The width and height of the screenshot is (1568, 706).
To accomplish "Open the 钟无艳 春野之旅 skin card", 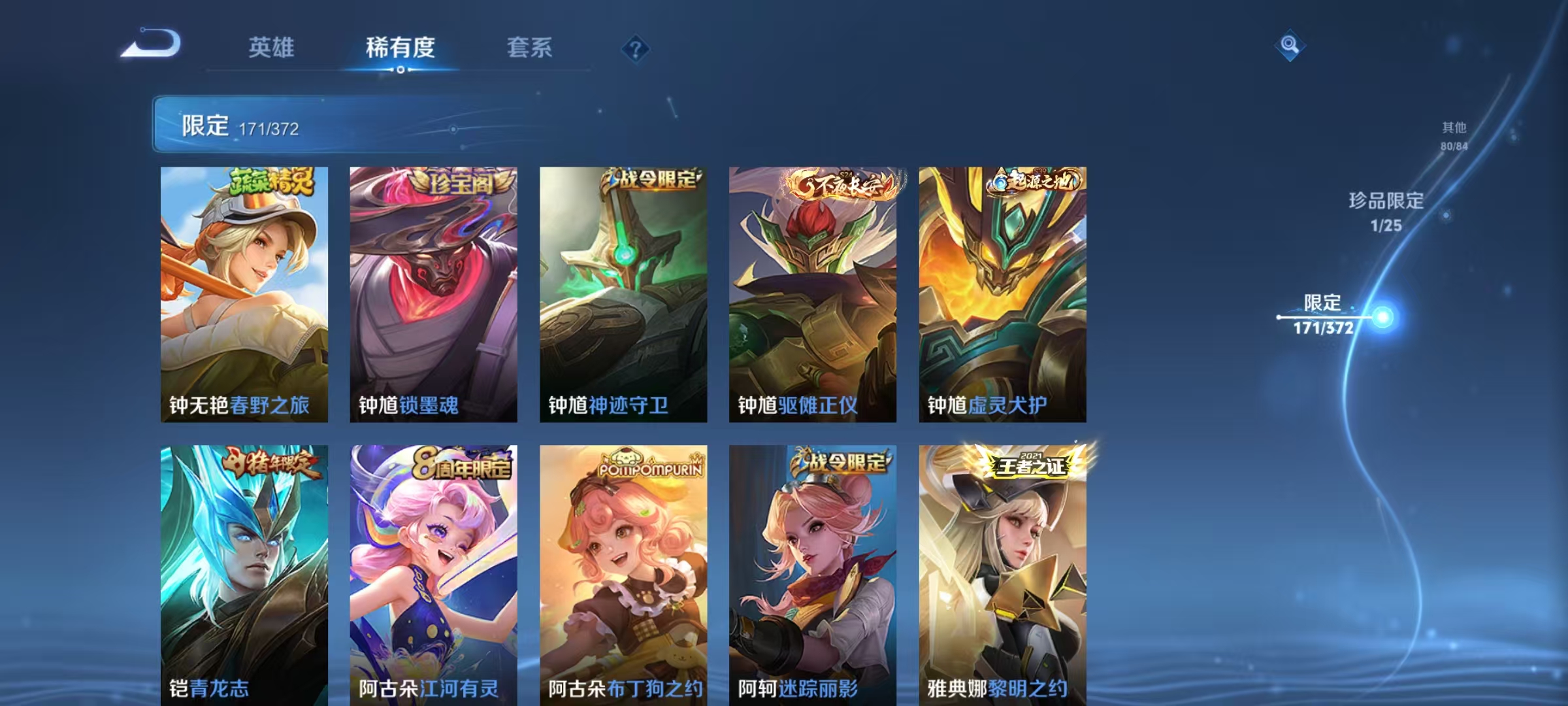I will click(x=244, y=294).
